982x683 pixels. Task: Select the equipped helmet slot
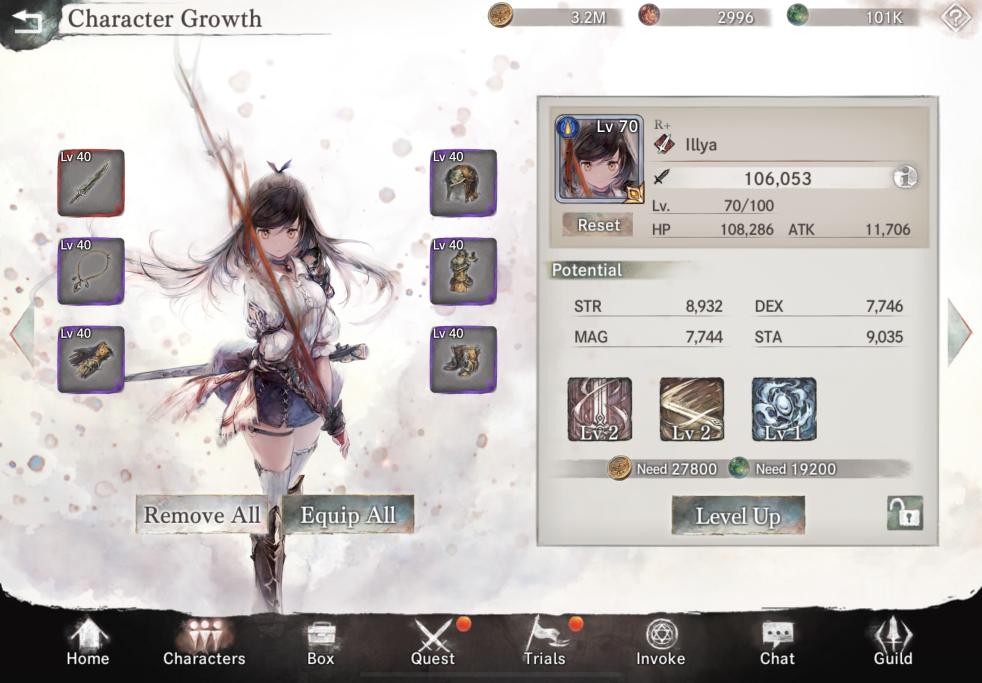463,183
